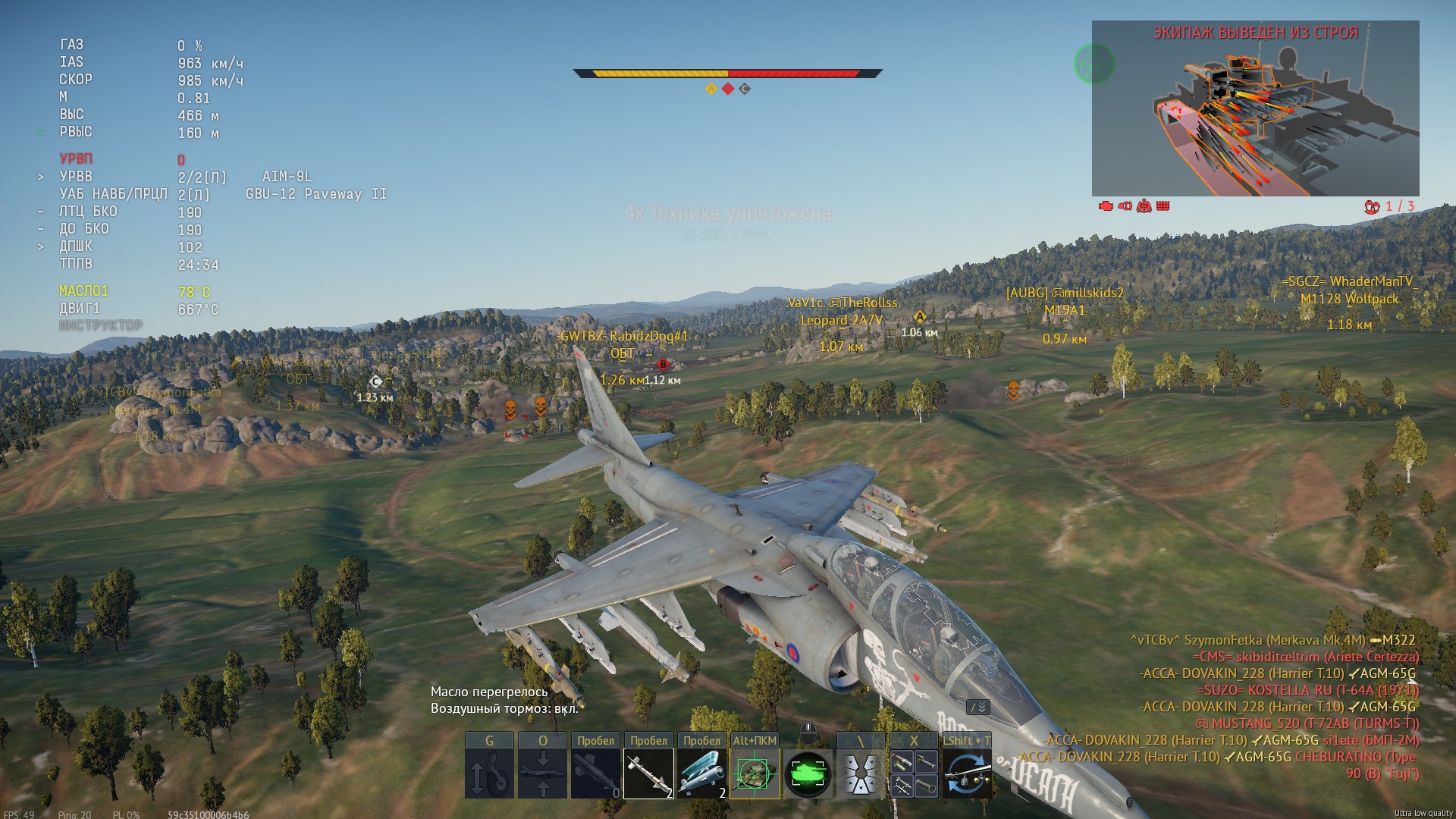Screen dimensions: 1456x819
Task: Activate the air brake aircraft icon
Action: tap(542, 773)
